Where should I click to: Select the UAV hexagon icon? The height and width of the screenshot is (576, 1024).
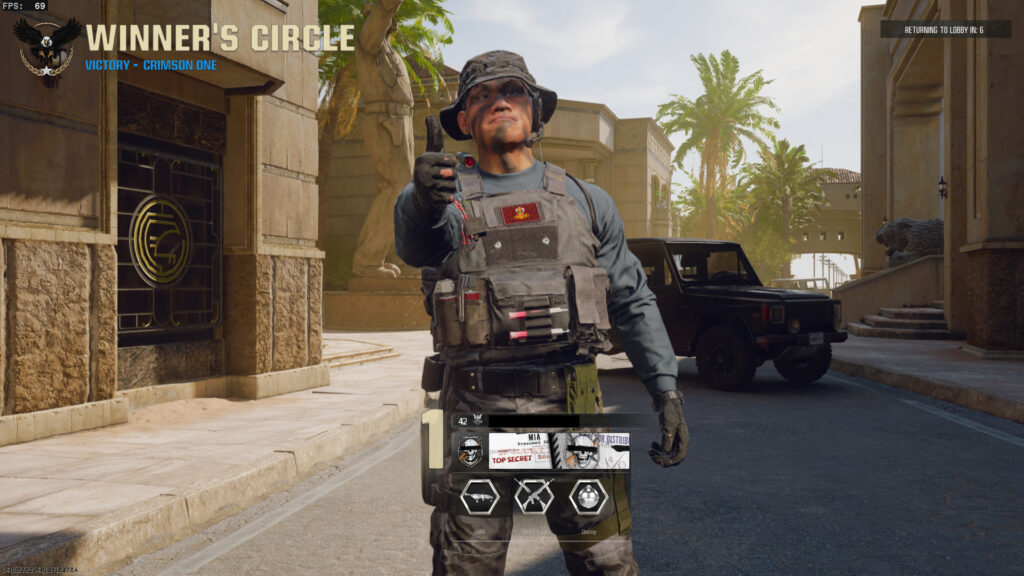click(479, 497)
